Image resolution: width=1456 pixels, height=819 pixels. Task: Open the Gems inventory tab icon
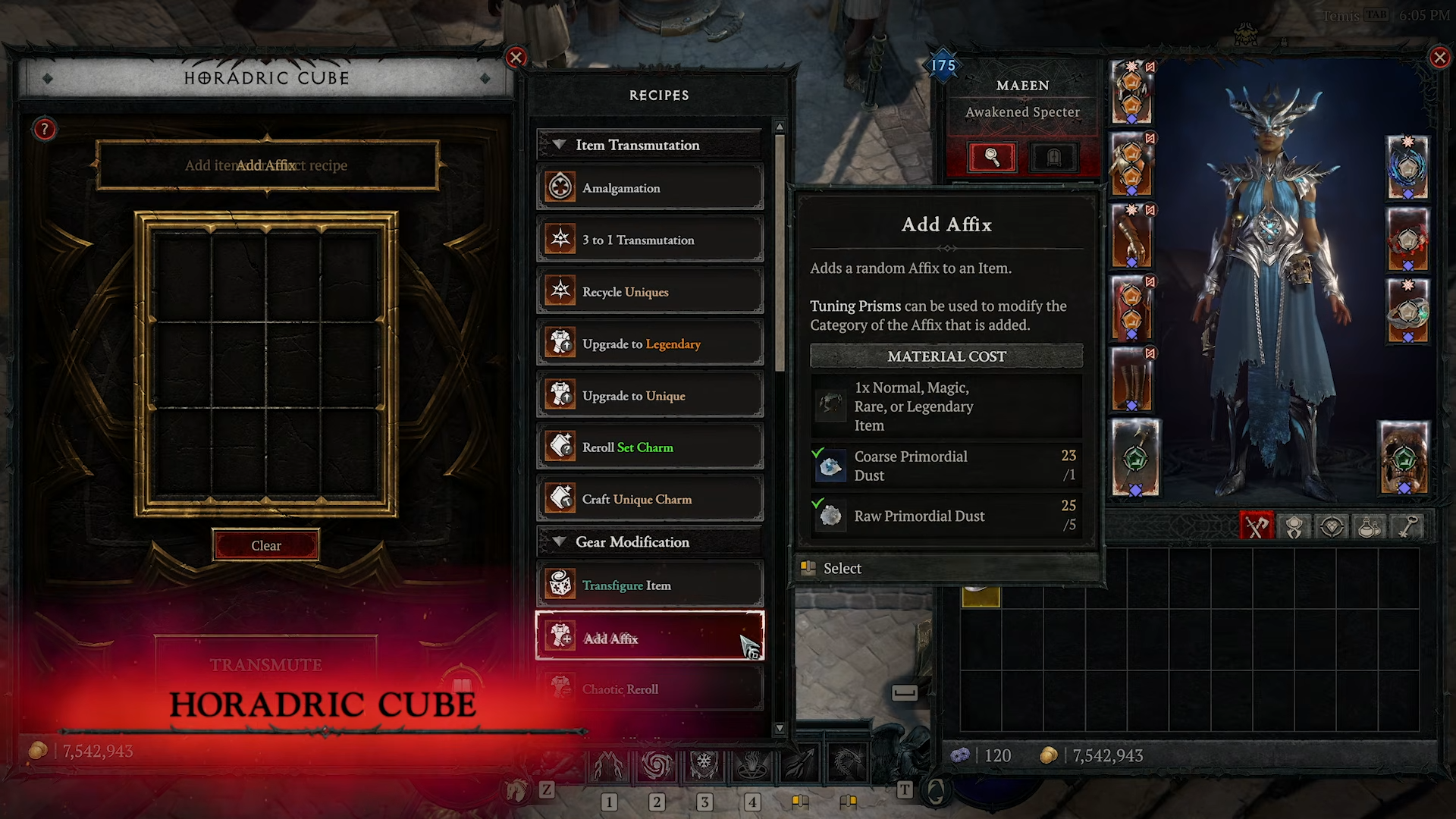(1332, 526)
